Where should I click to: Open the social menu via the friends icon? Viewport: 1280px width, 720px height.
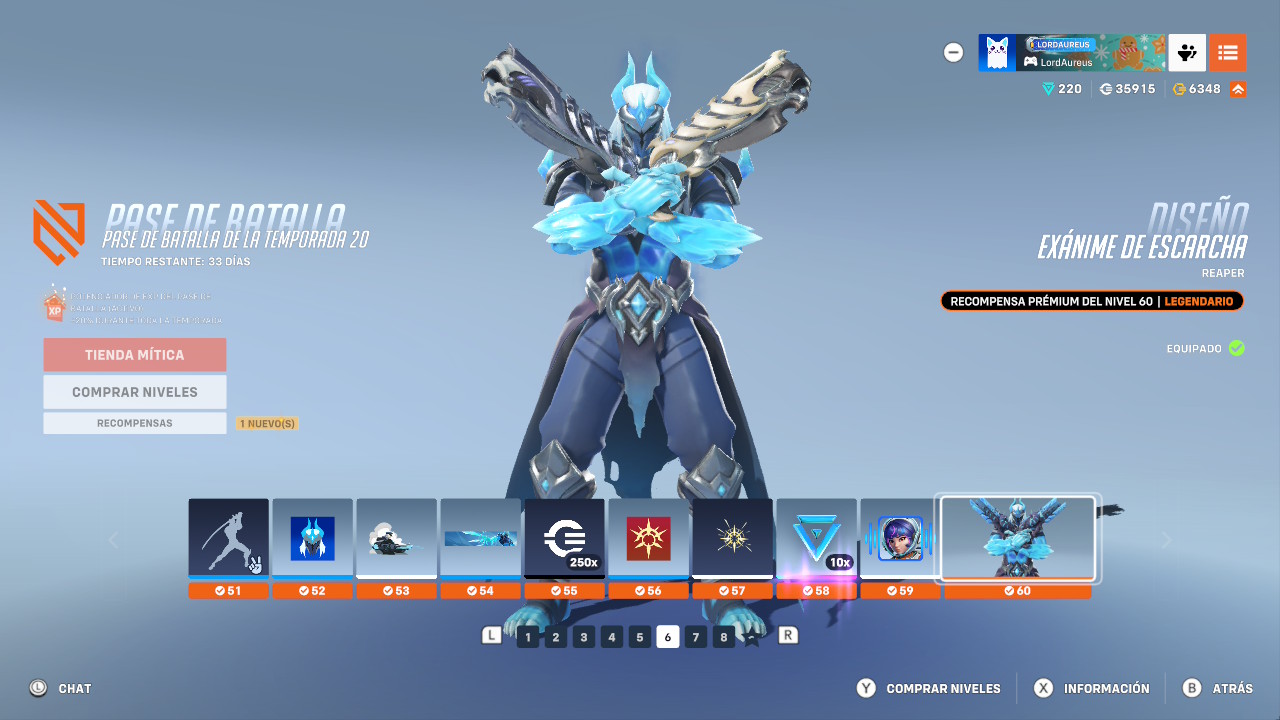(x=1187, y=52)
